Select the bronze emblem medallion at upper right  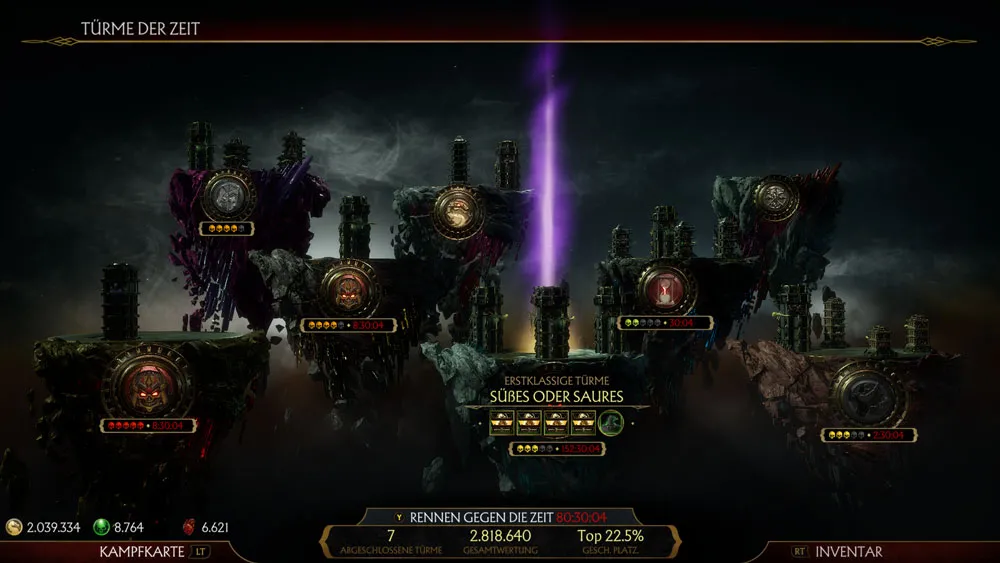[776, 198]
